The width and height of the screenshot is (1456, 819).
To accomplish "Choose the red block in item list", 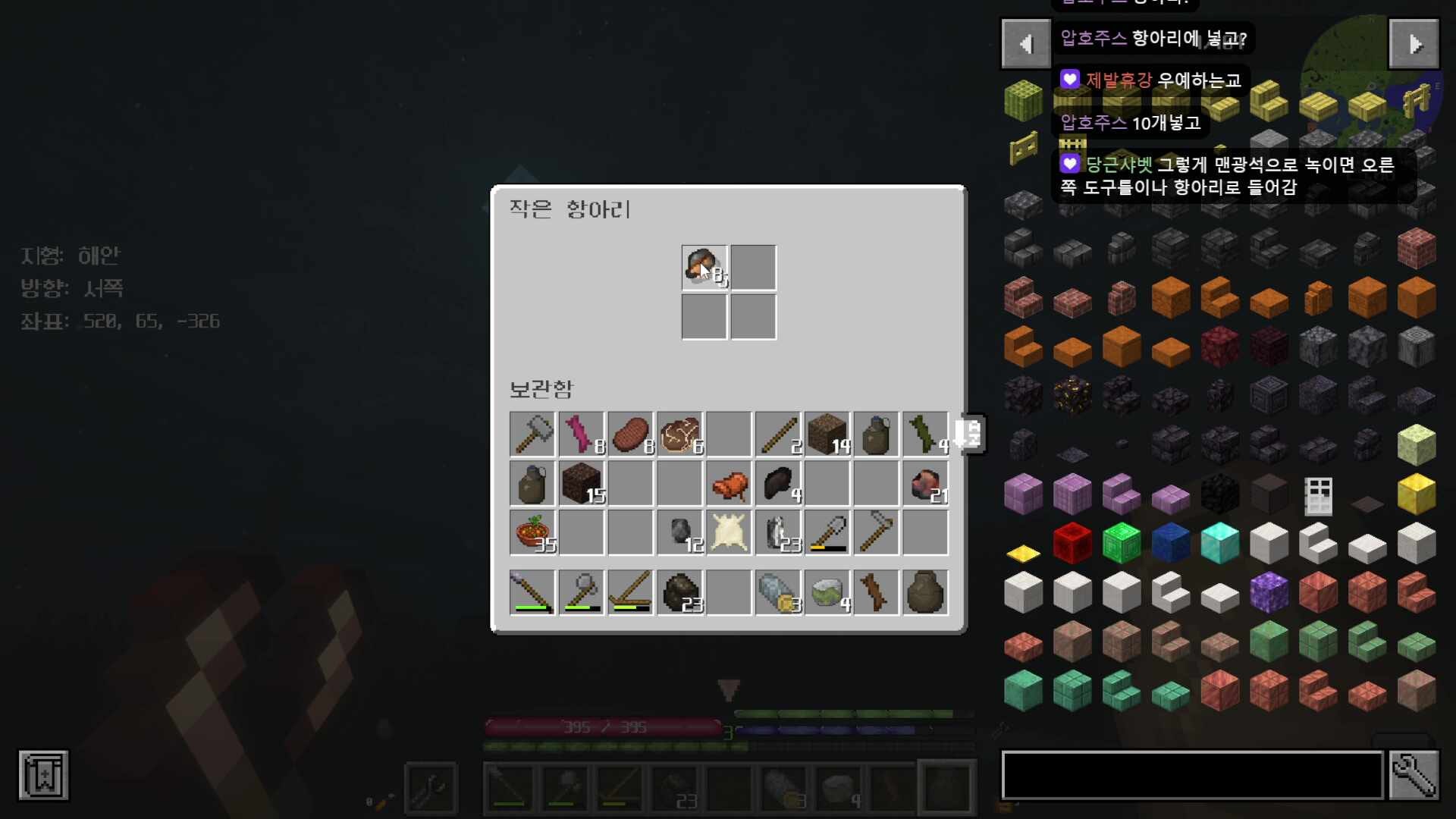I will tap(1072, 543).
